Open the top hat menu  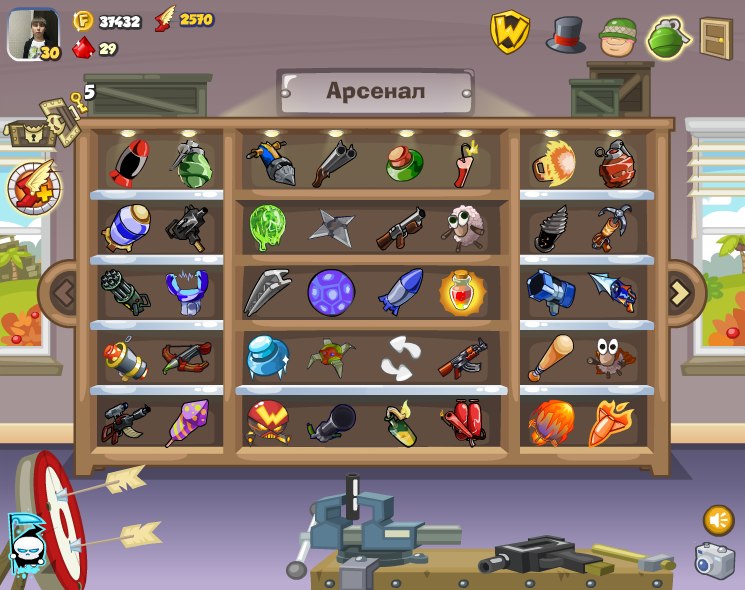(x=565, y=34)
